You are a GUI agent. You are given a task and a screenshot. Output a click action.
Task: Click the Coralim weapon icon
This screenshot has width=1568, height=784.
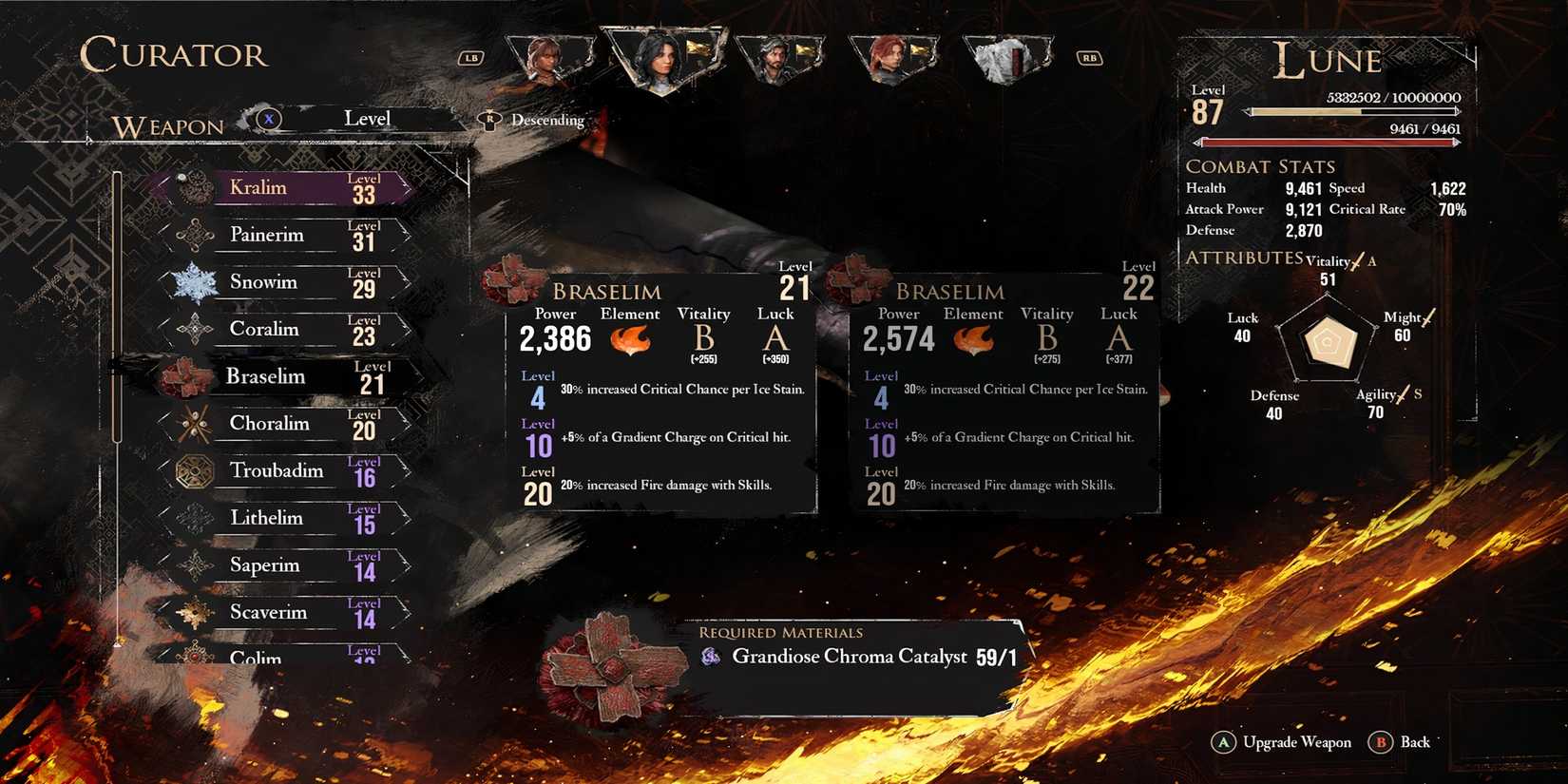pos(195,329)
